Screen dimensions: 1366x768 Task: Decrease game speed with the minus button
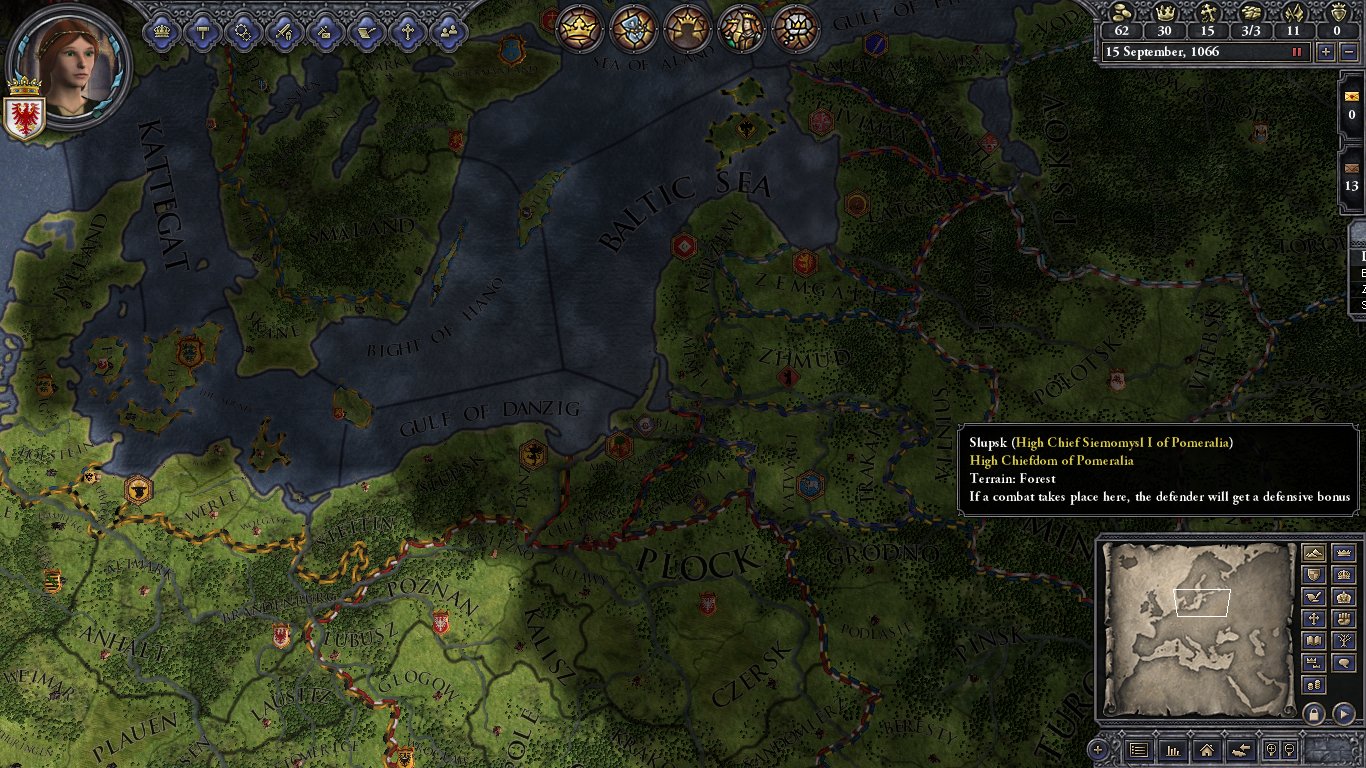(x=1349, y=52)
